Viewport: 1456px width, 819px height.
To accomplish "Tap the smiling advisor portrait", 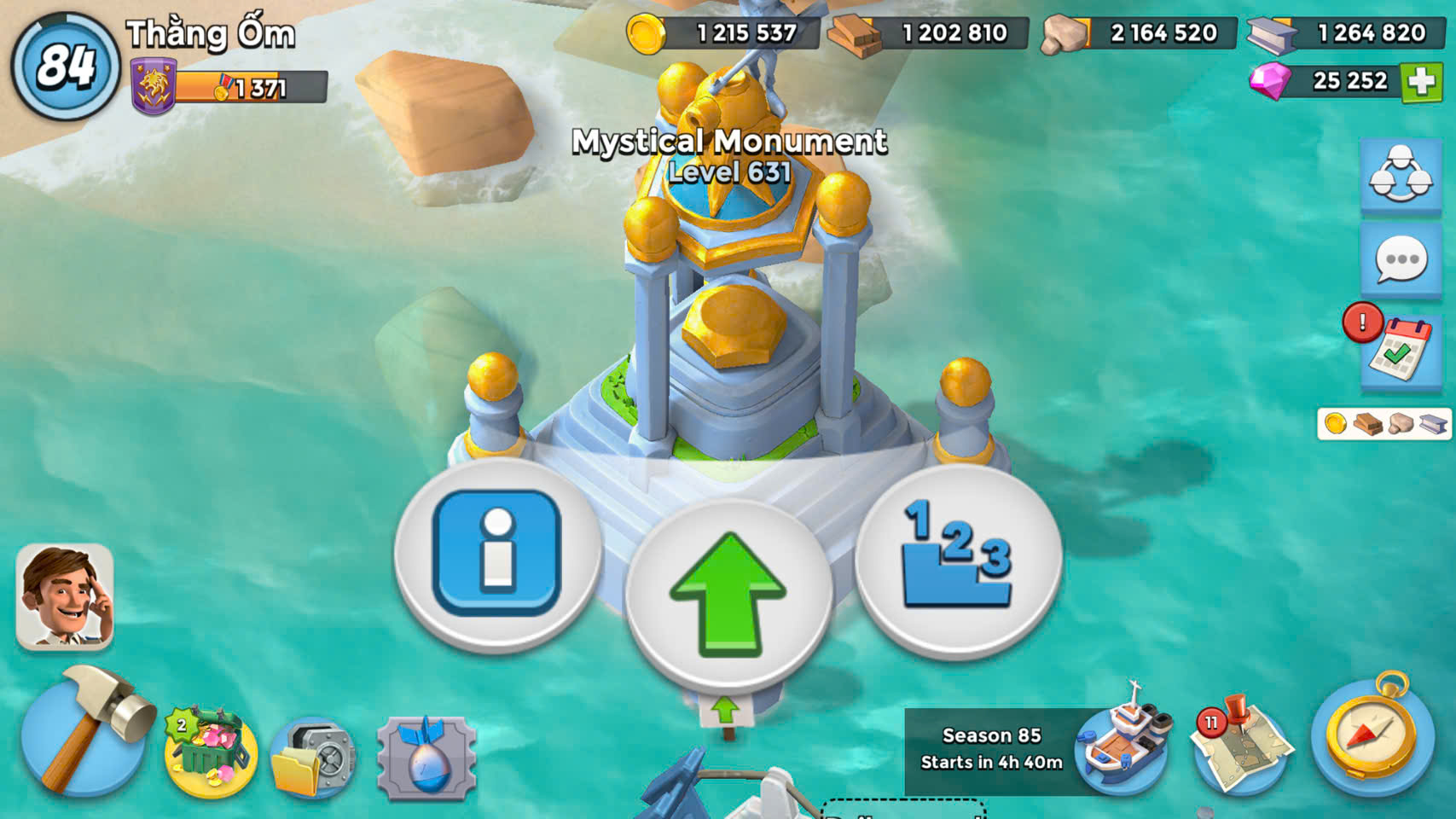I will (65, 595).
